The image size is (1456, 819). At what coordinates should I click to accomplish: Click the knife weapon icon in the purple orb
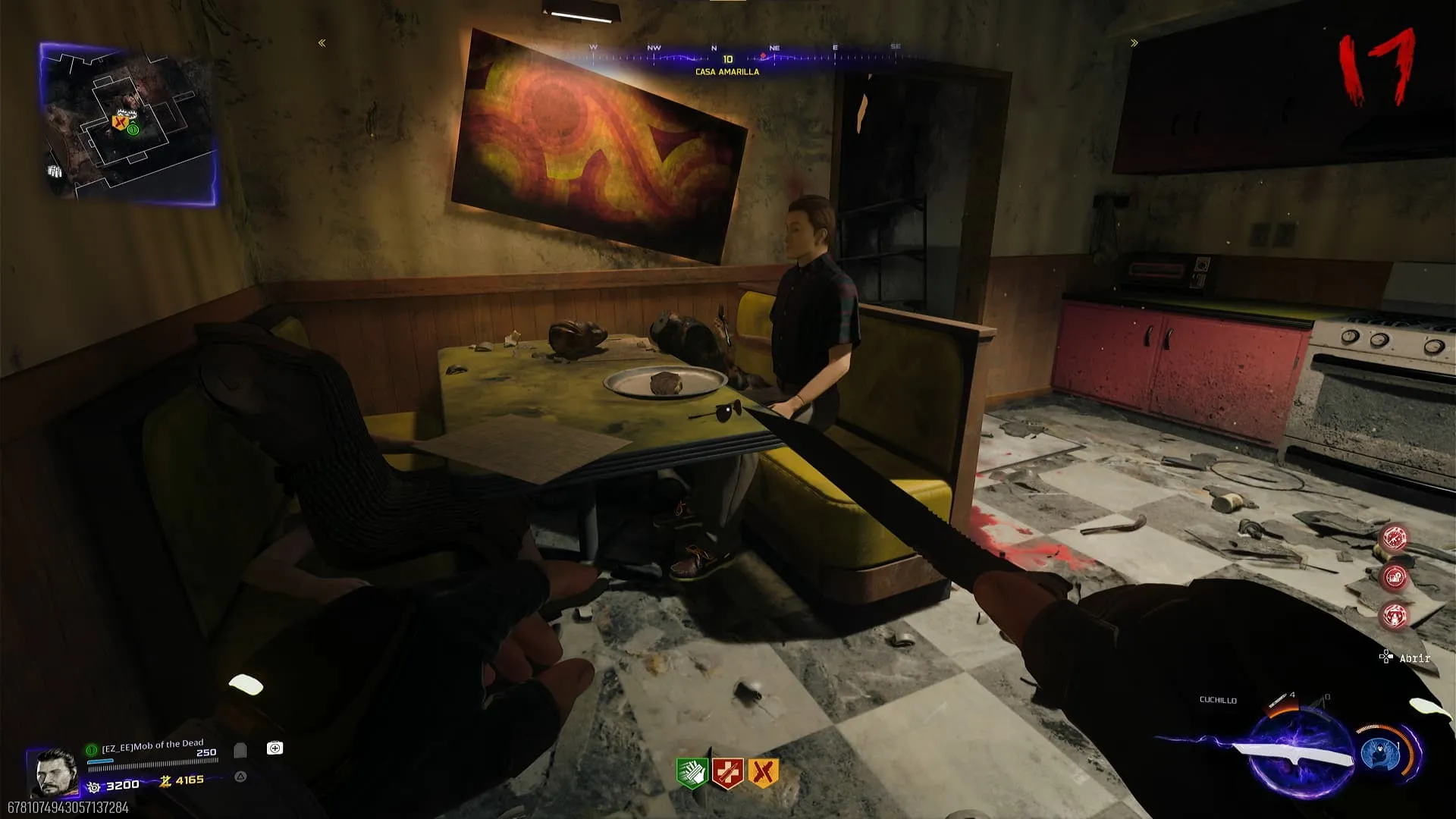pyautogui.click(x=1298, y=756)
